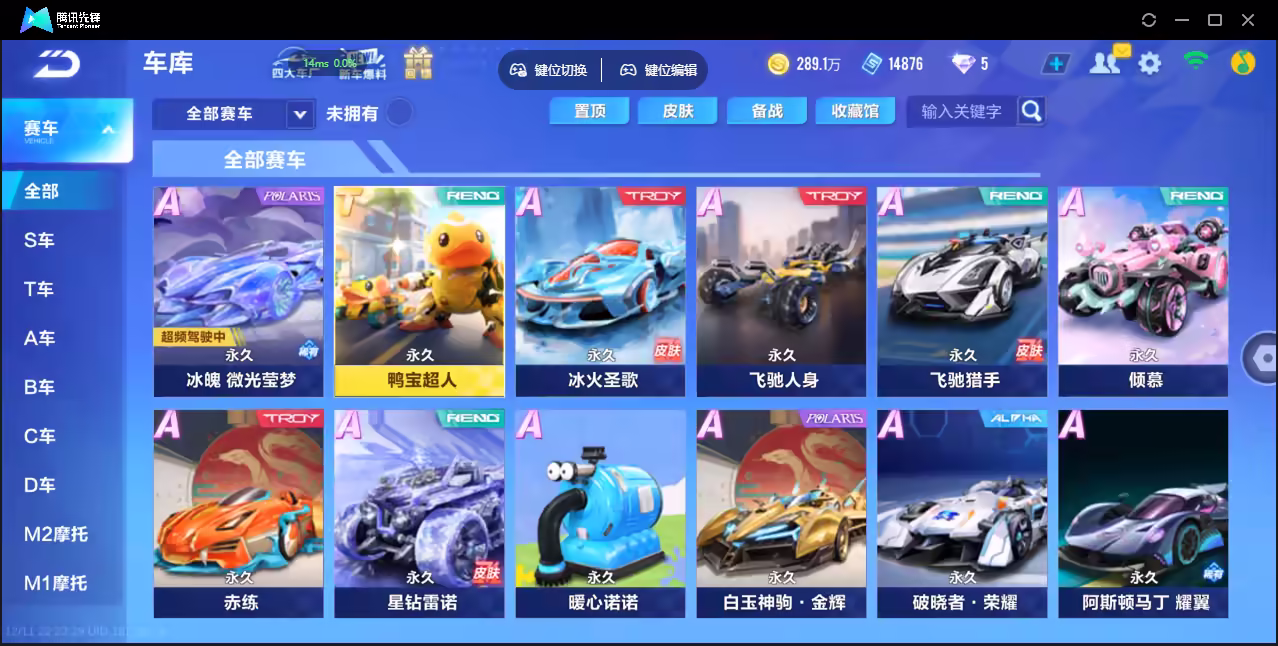Screen dimensions: 1278x646
Task: Switch to the T车 category
Action: (40, 289)
